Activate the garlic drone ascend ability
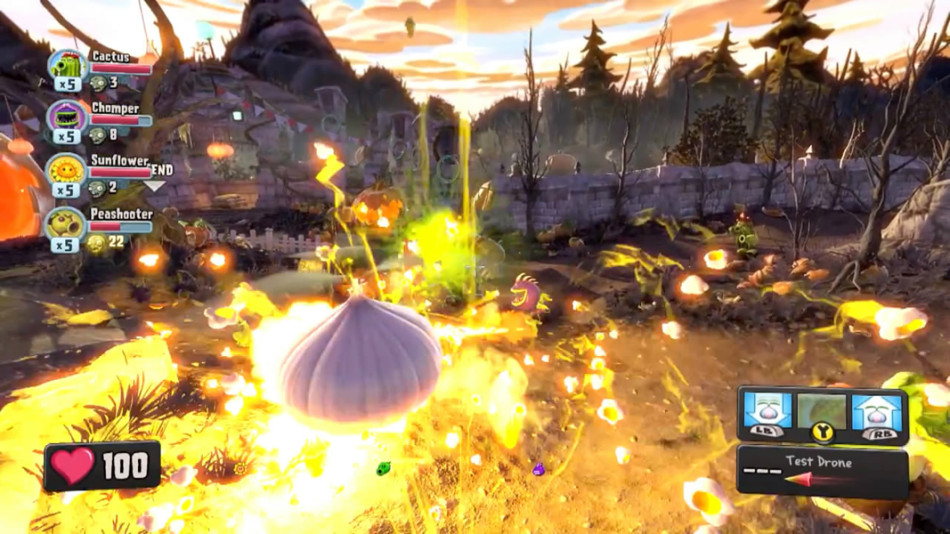The width and height of the screenshot is (950, 534). point(877,412)
